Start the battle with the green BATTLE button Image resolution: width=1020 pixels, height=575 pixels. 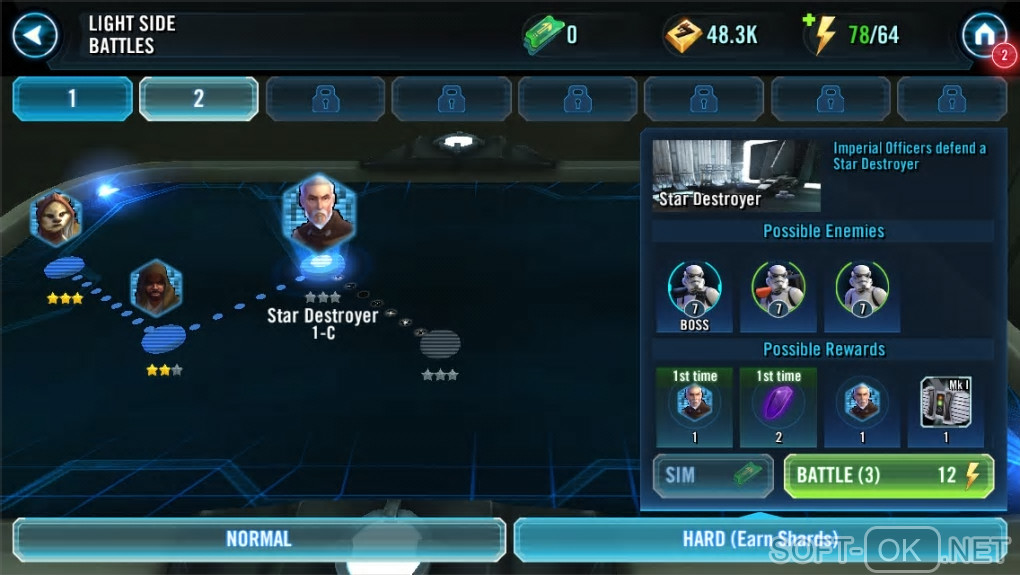(x=888, y=475)
